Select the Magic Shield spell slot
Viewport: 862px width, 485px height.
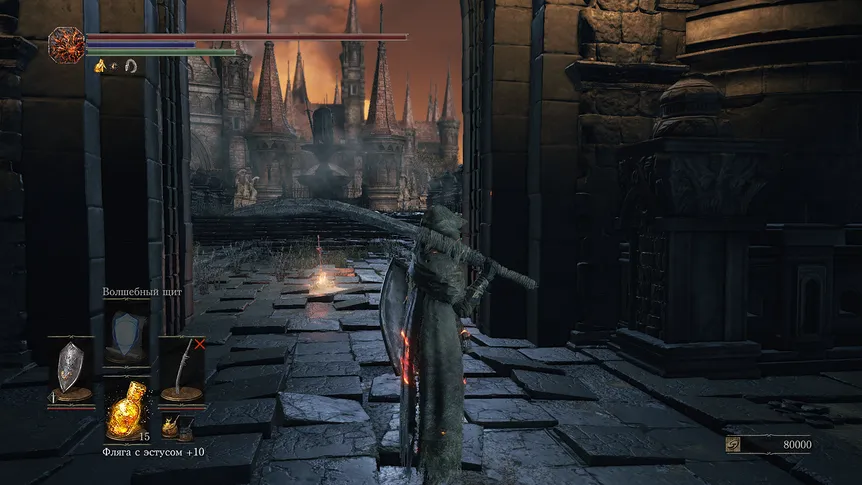click(126, 334)
